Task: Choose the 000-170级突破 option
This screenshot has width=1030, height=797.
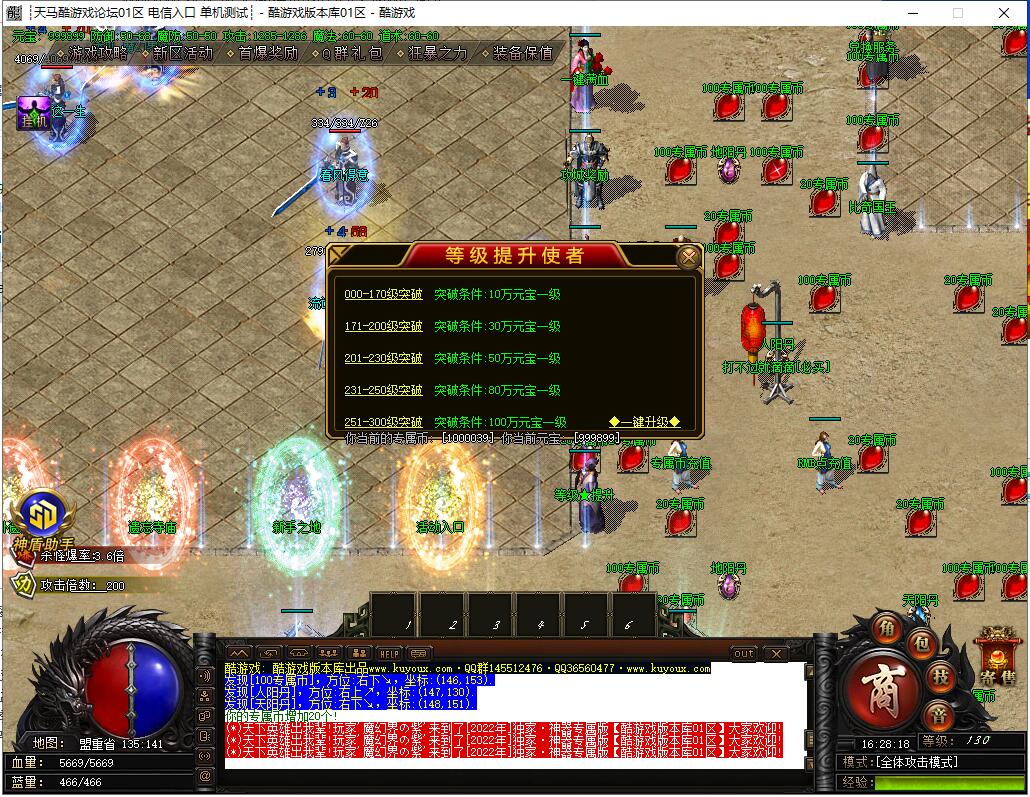Action: (x=383, y=295)
